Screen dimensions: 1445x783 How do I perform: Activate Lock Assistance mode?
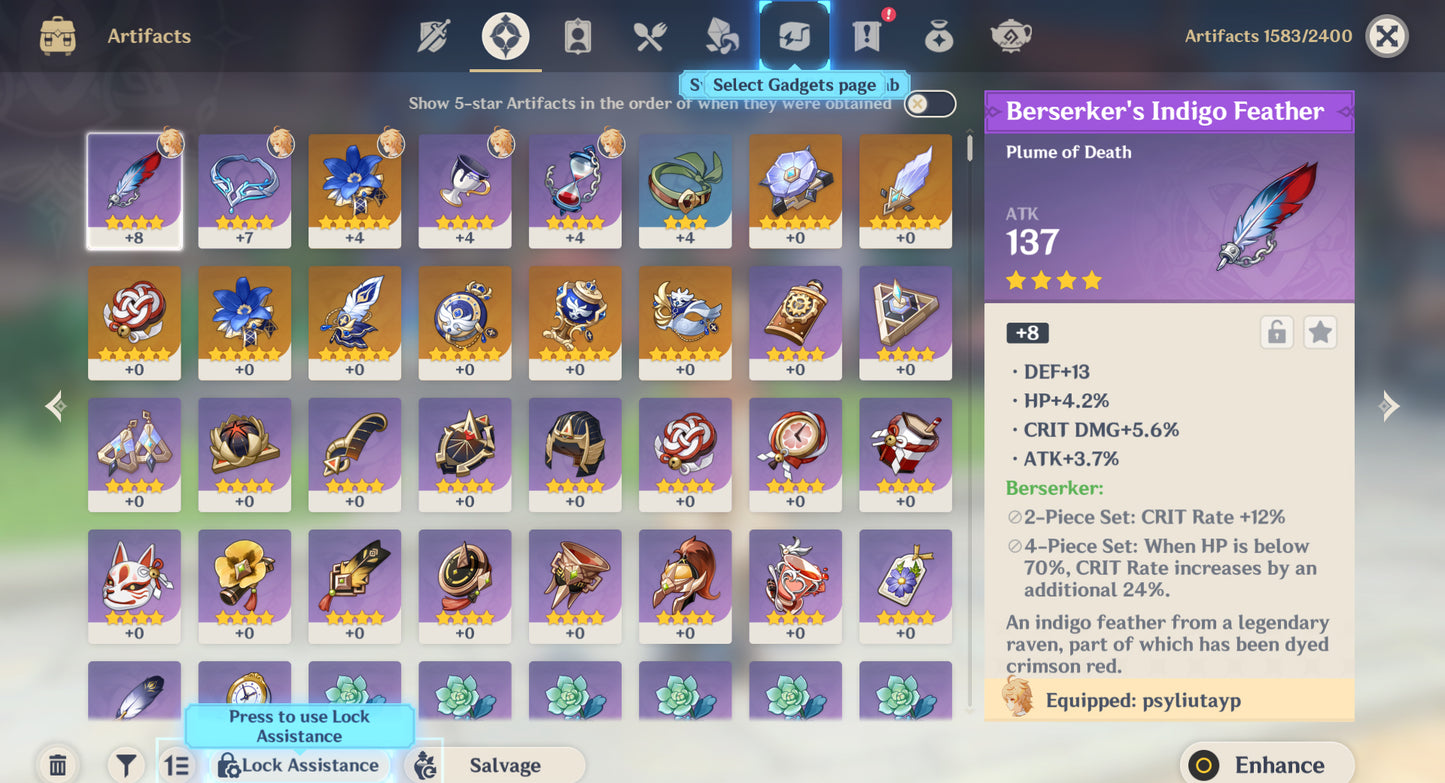(299, 765)
